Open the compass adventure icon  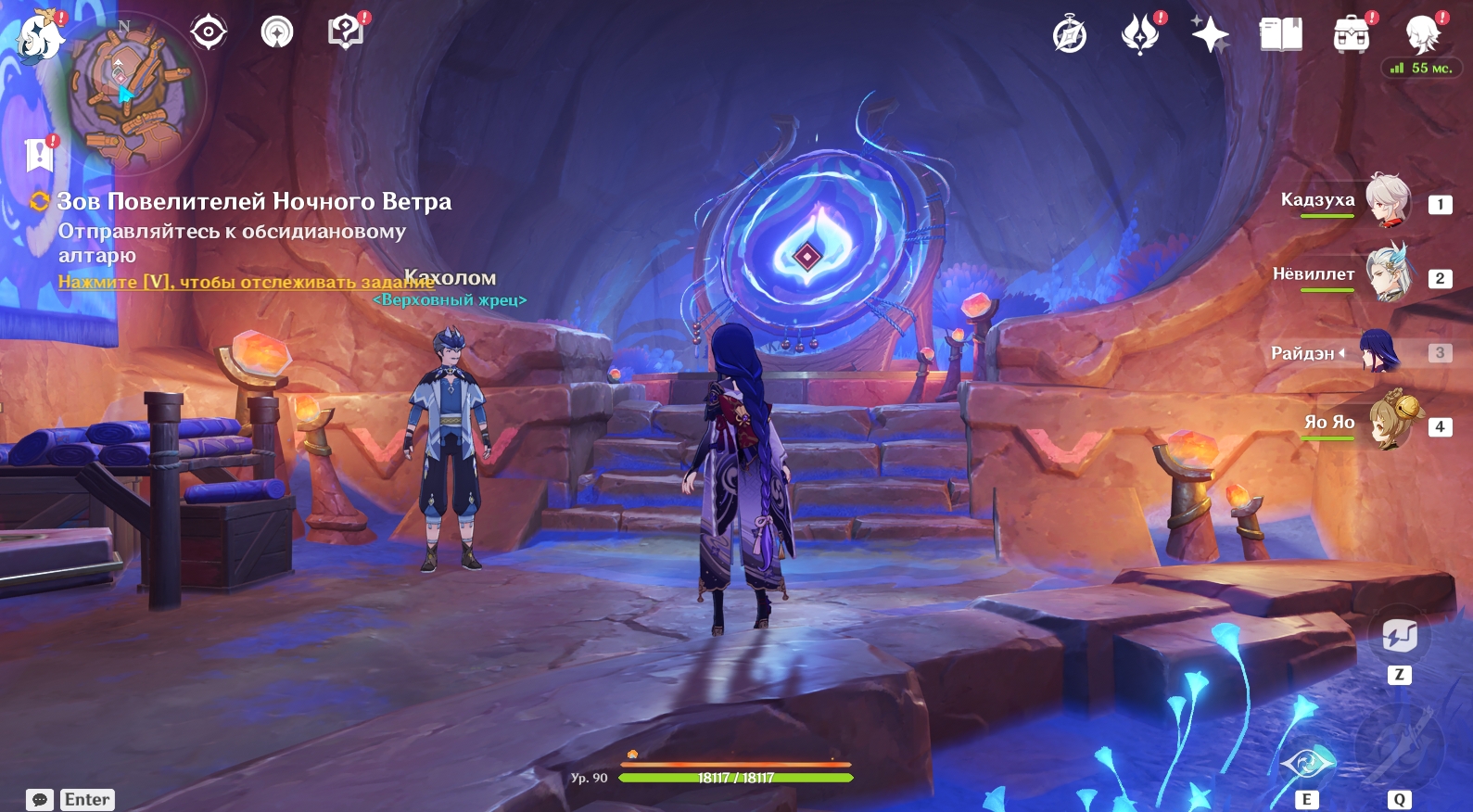click(x=1070, y=36)
